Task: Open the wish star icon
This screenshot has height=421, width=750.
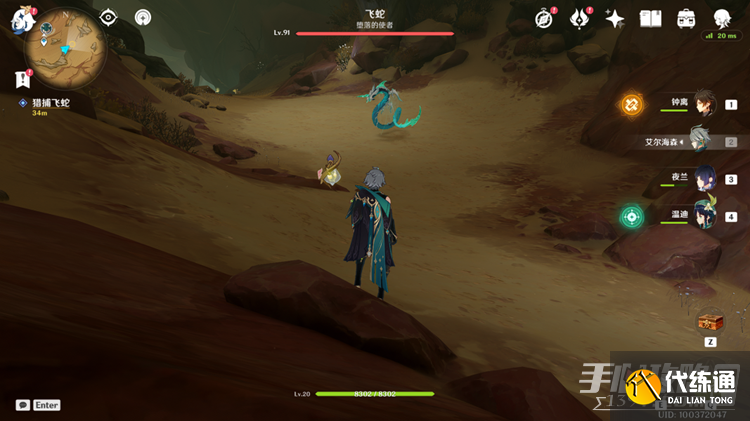Action: click(x=615, y=18)
